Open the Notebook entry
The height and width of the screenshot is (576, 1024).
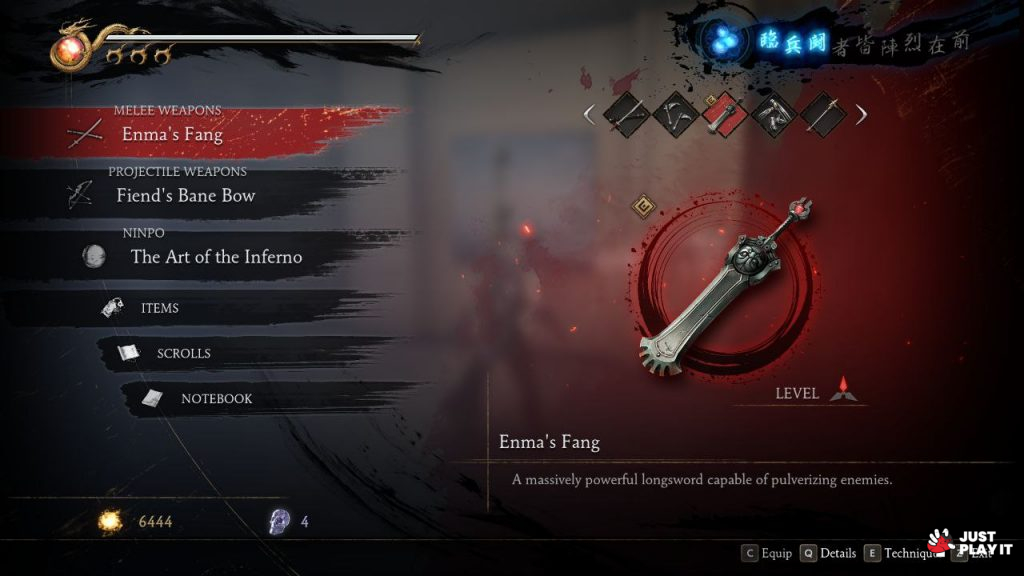(x=216, y=398)
